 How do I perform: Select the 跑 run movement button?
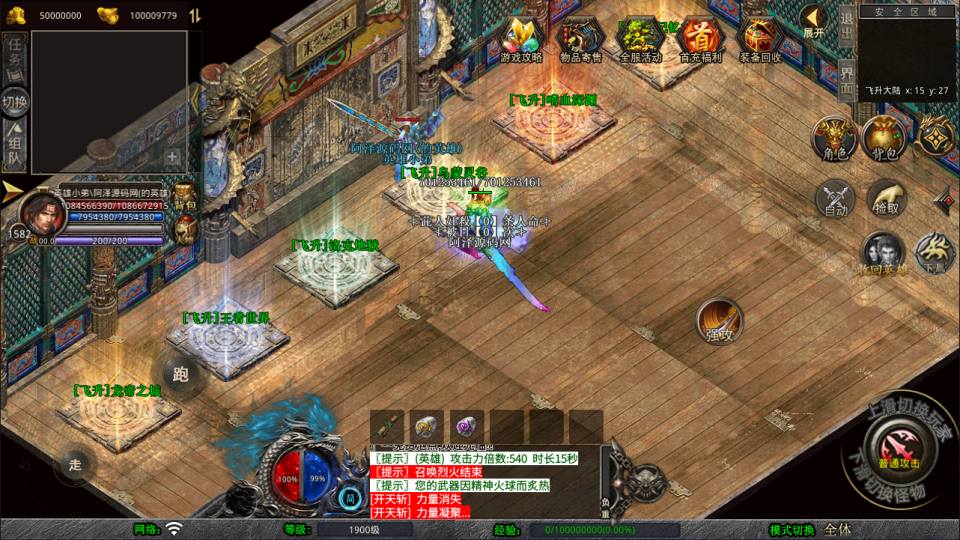(180, 374)
